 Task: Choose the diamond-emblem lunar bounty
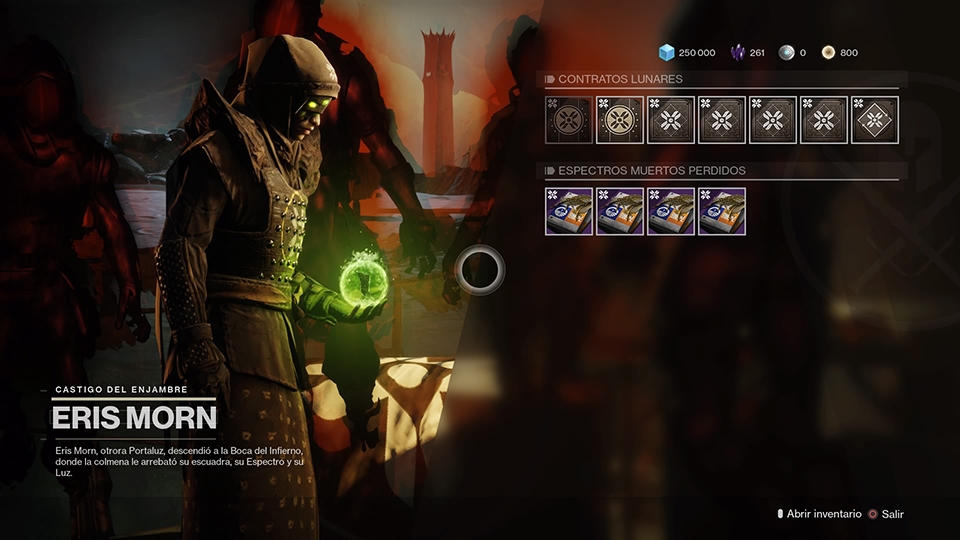click(x=875, y=120)
